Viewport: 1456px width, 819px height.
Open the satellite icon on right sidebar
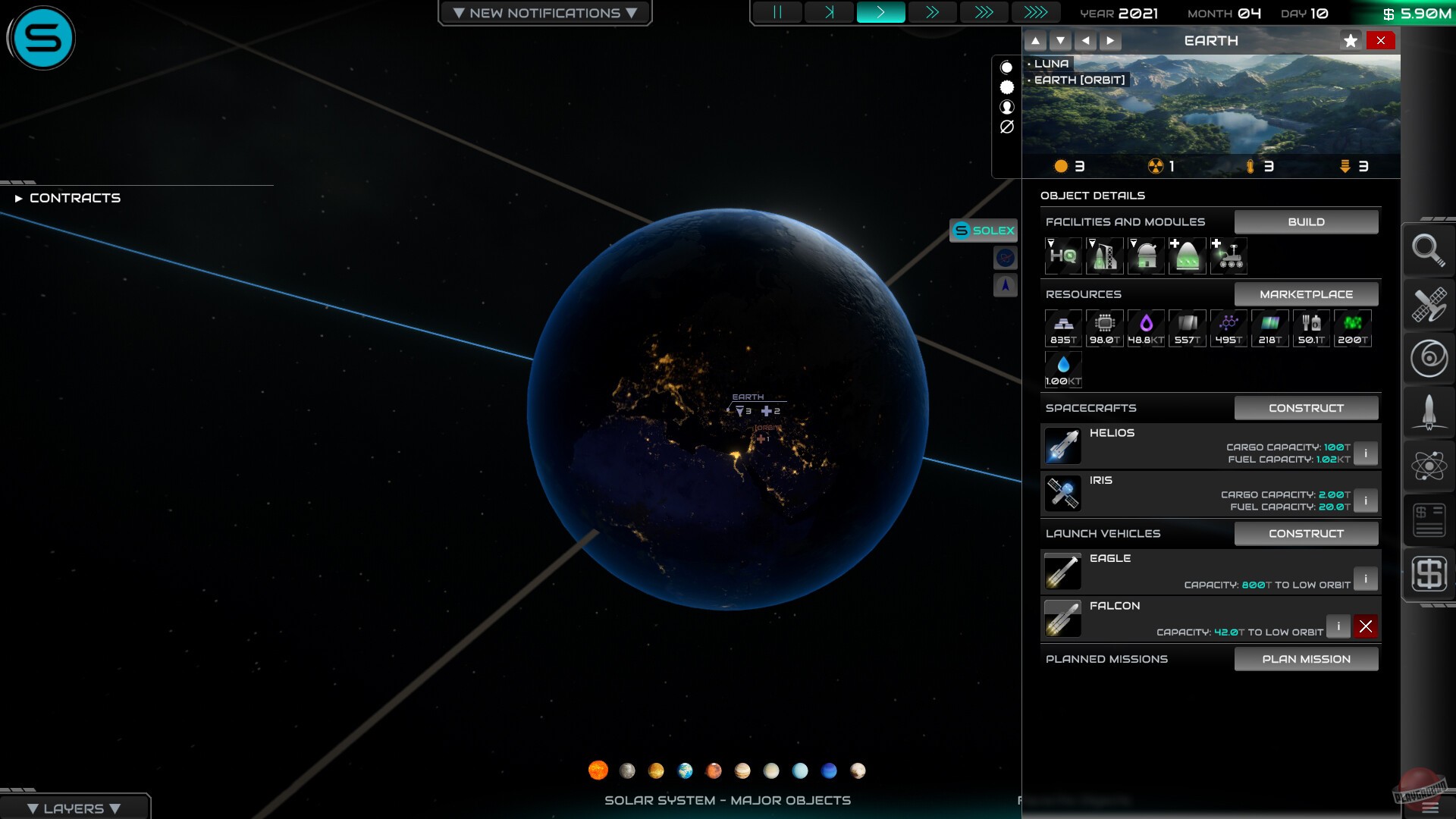(x=1429, y=305)
